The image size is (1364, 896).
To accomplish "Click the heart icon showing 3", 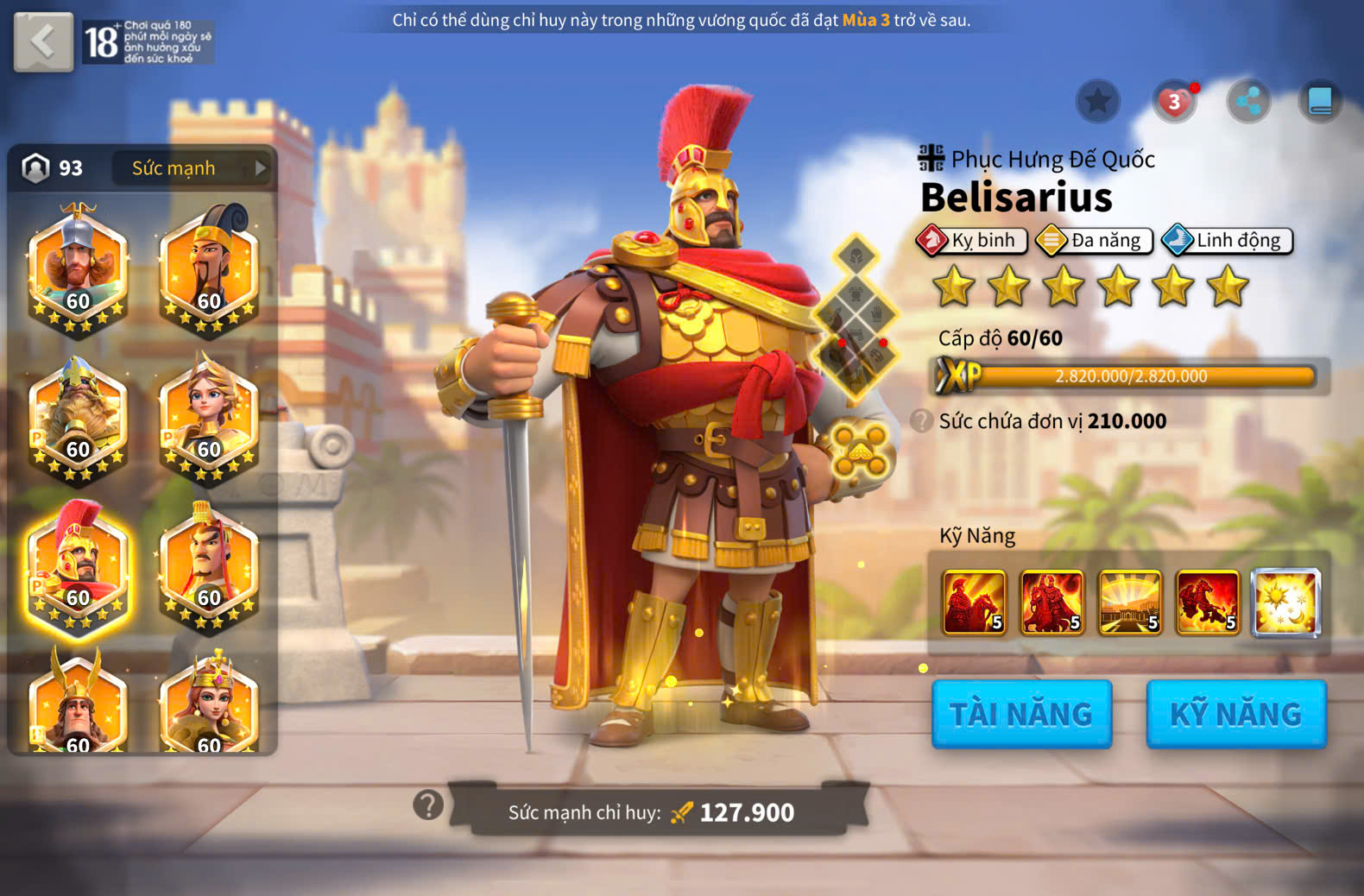I will coord(1174,102).
